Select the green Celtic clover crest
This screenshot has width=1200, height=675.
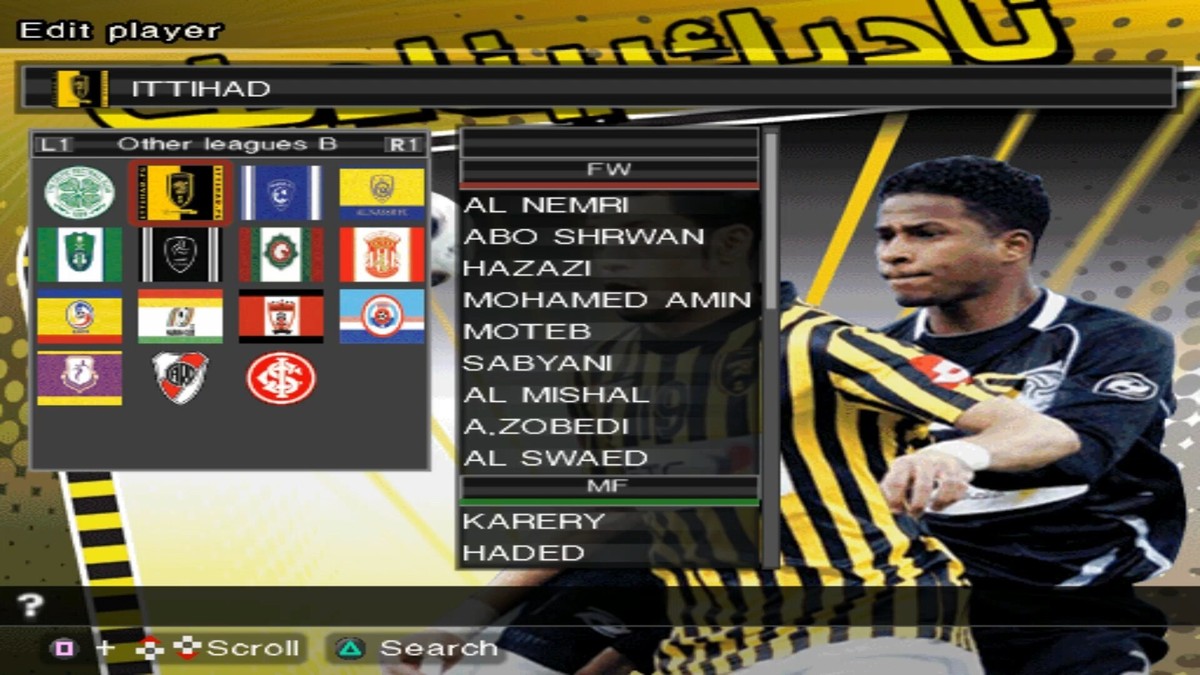click(x=80, y=193)
